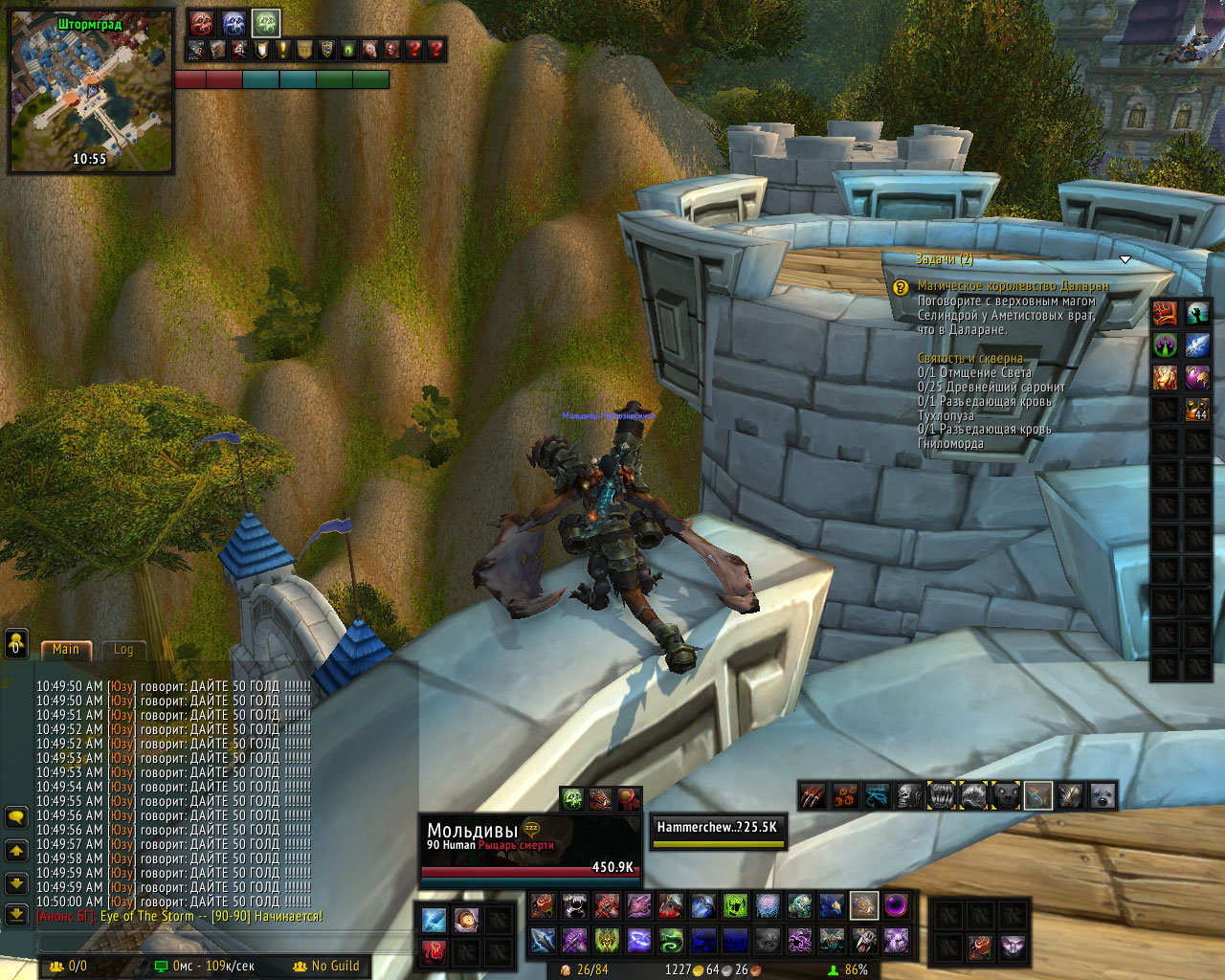Activate the purple orb ability on main bar
The height and width of the screenshot is (980, 1225).
[896, 905]
